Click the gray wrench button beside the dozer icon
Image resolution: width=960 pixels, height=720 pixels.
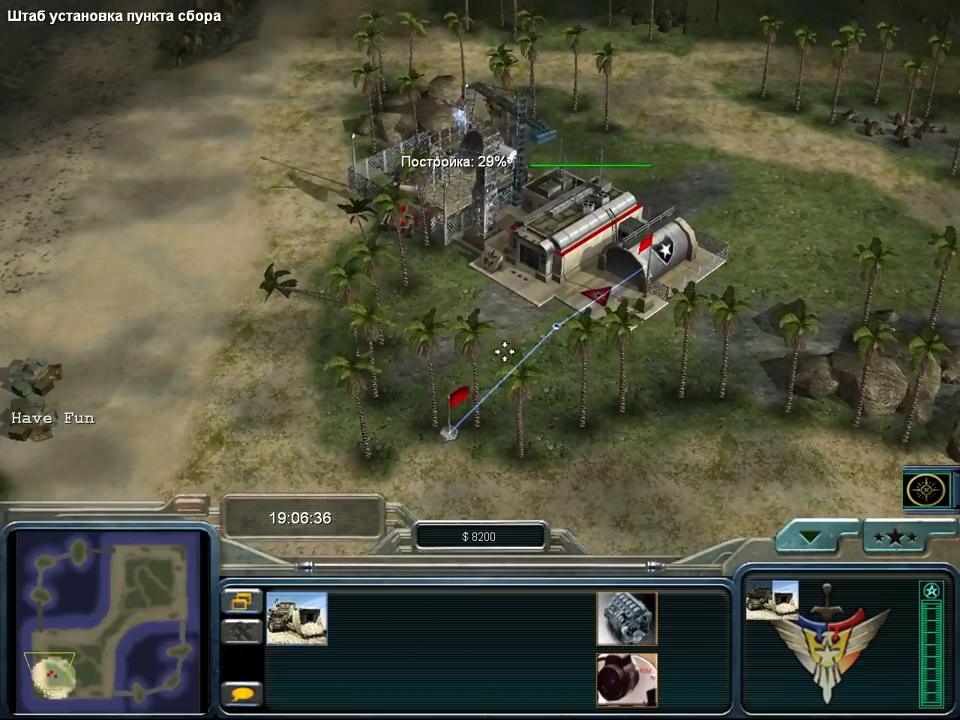pyautogui.click(x=241, y=631)
